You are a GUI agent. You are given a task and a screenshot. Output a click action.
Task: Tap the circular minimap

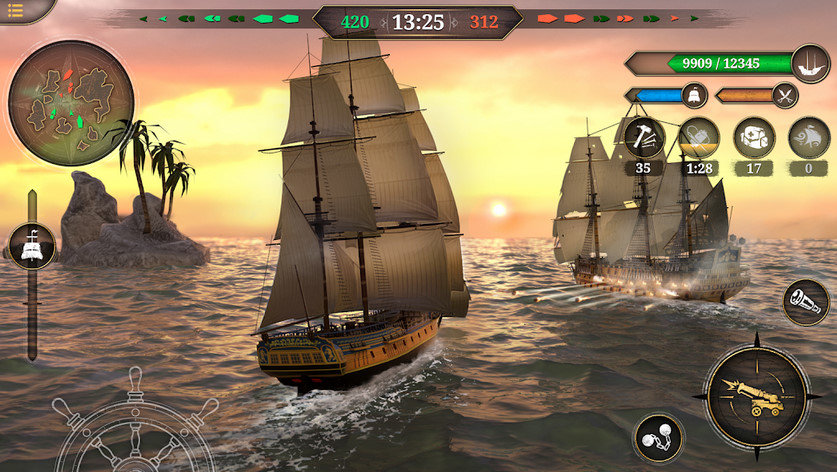pos(70,103)
